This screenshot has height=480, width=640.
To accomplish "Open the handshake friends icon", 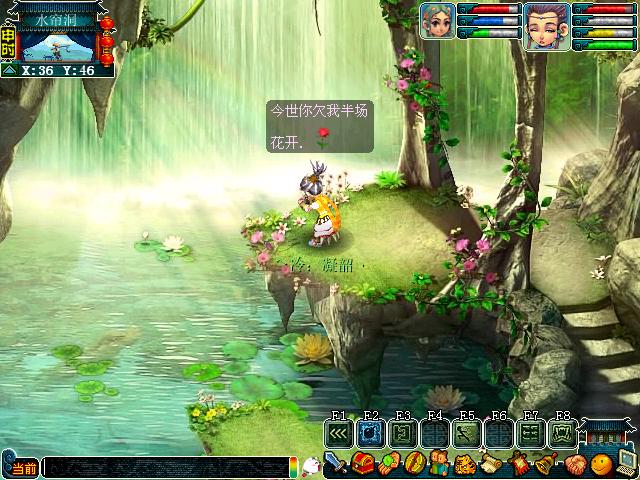I will pos(575,464).
